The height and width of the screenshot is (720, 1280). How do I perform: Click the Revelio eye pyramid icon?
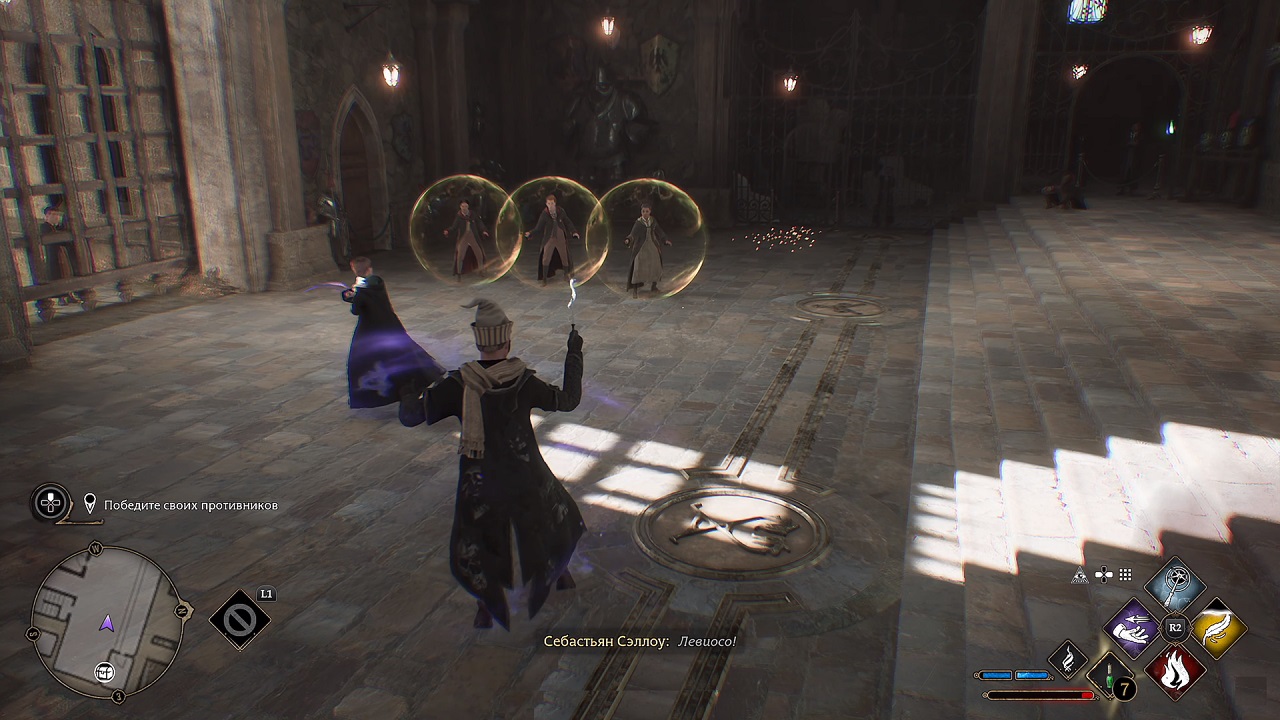coord(1080,575)
